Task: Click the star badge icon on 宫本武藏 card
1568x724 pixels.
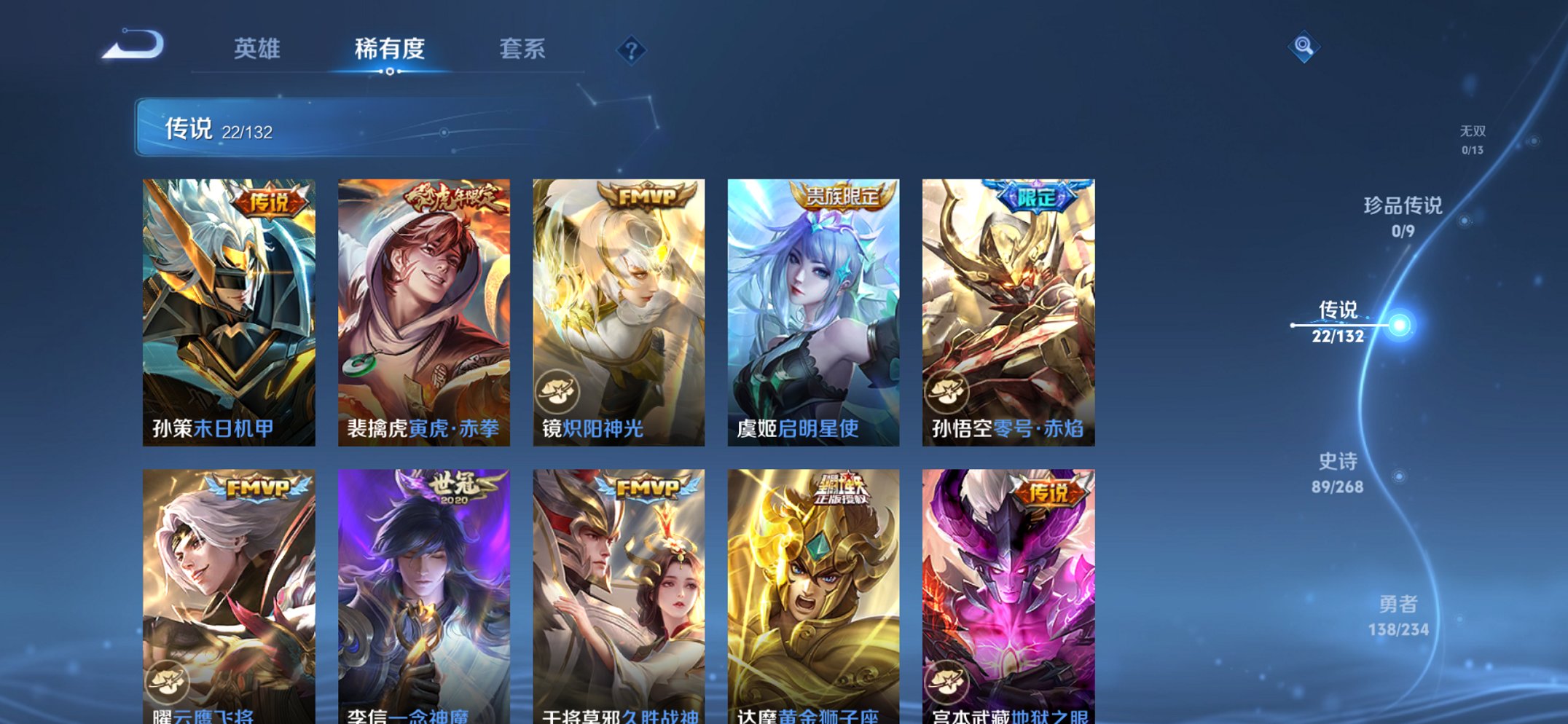Action: [x=946, y=680]
